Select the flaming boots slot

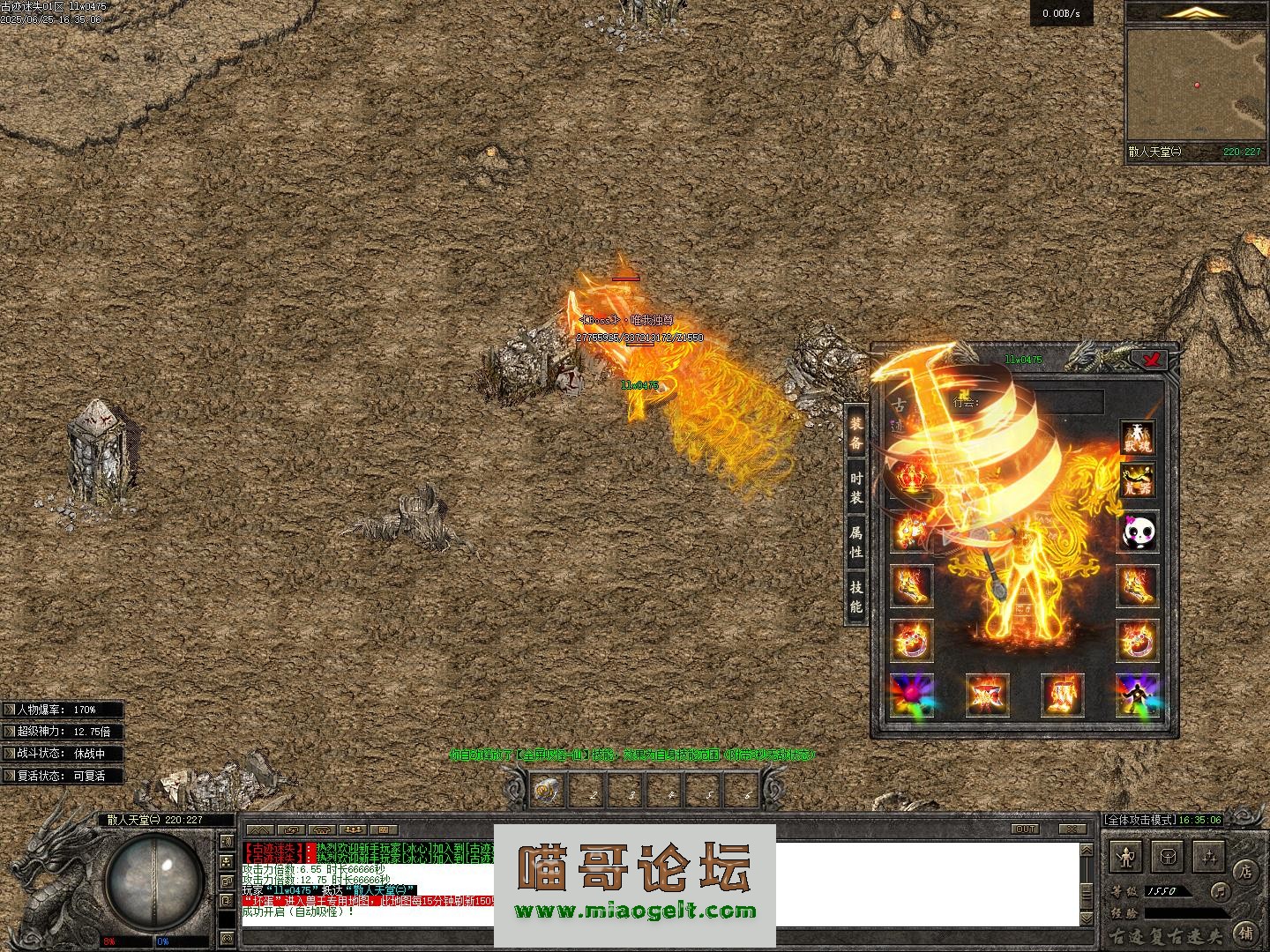1061,696
